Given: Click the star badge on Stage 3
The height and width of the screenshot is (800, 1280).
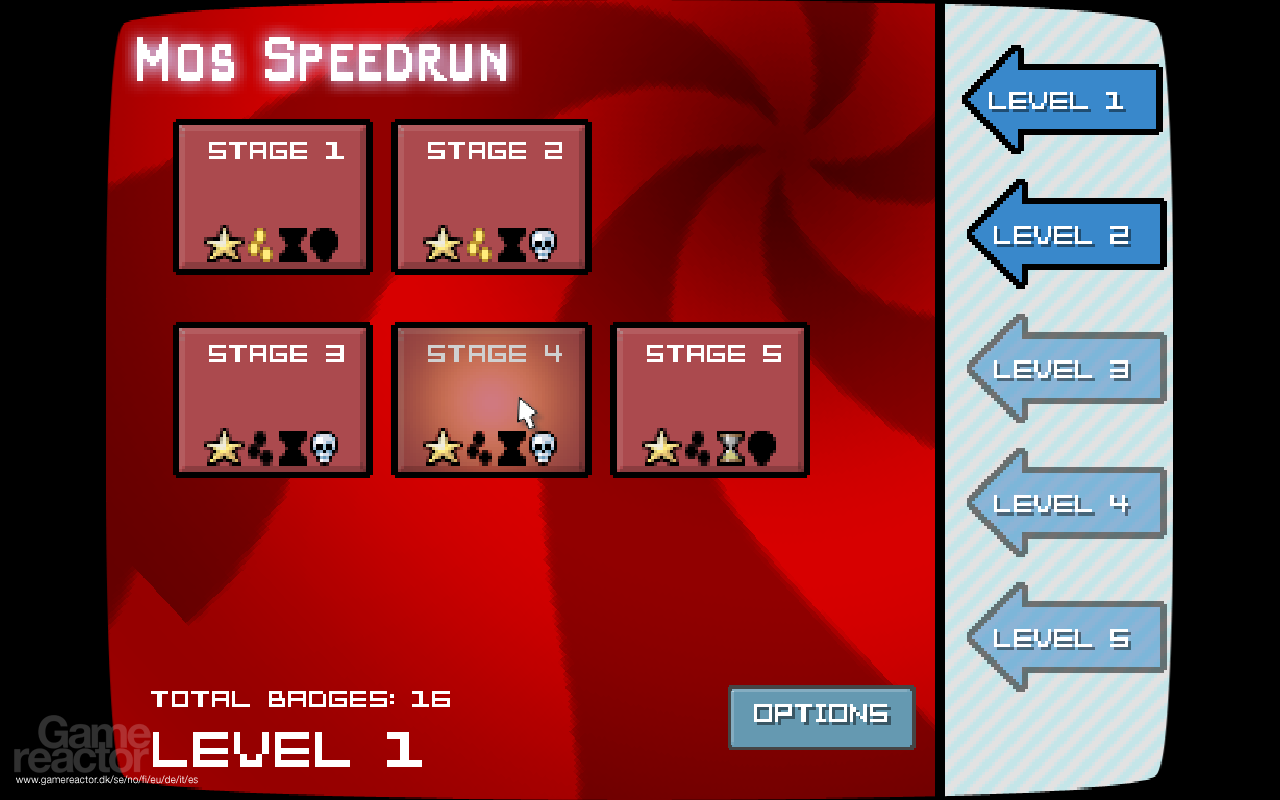Looking at the screenshot, I should point(222,448).
